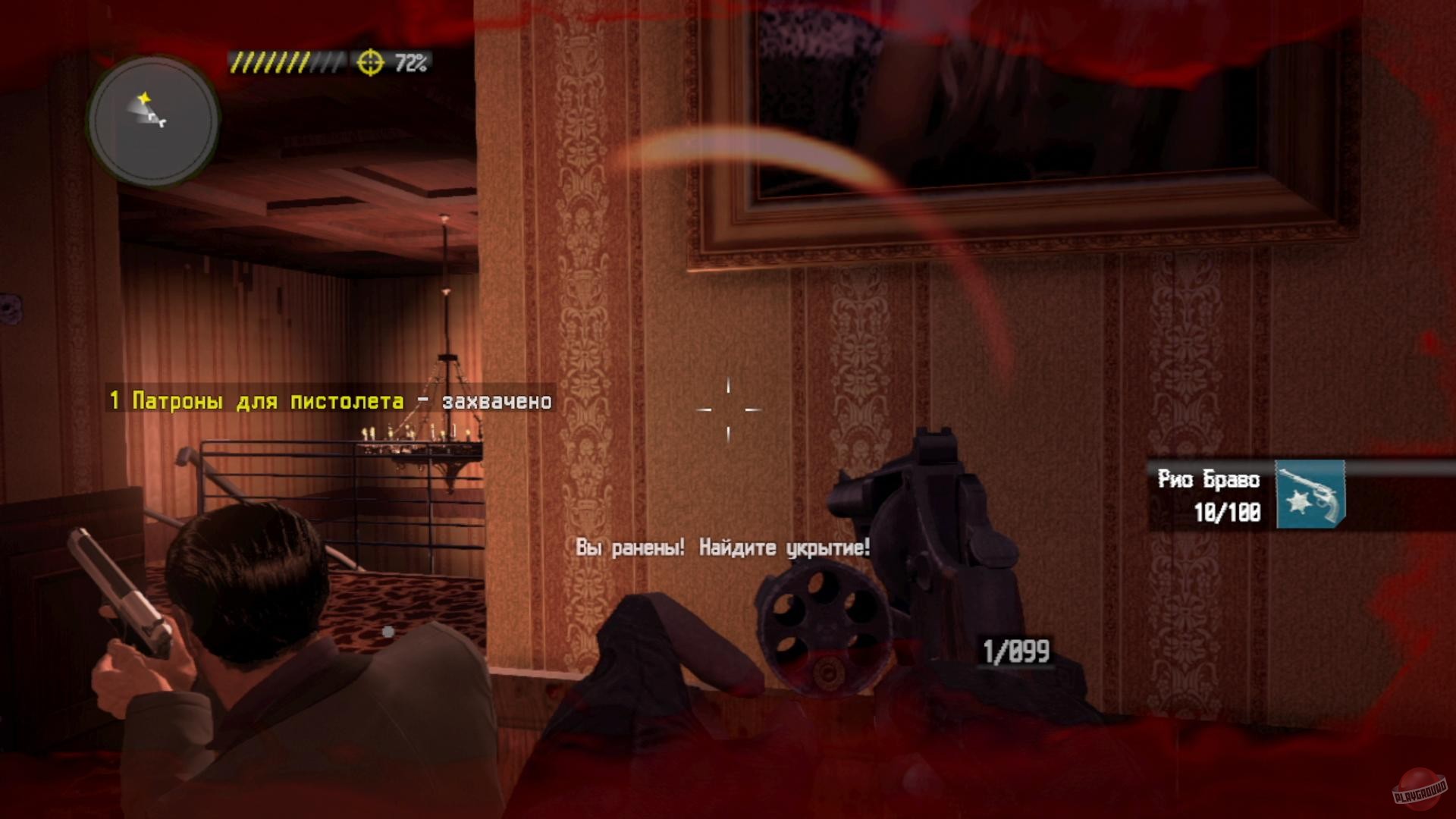Click the crosshair accuracy icon near 72%
Viewport: 1456px width, 819px height.
point(369,62)
